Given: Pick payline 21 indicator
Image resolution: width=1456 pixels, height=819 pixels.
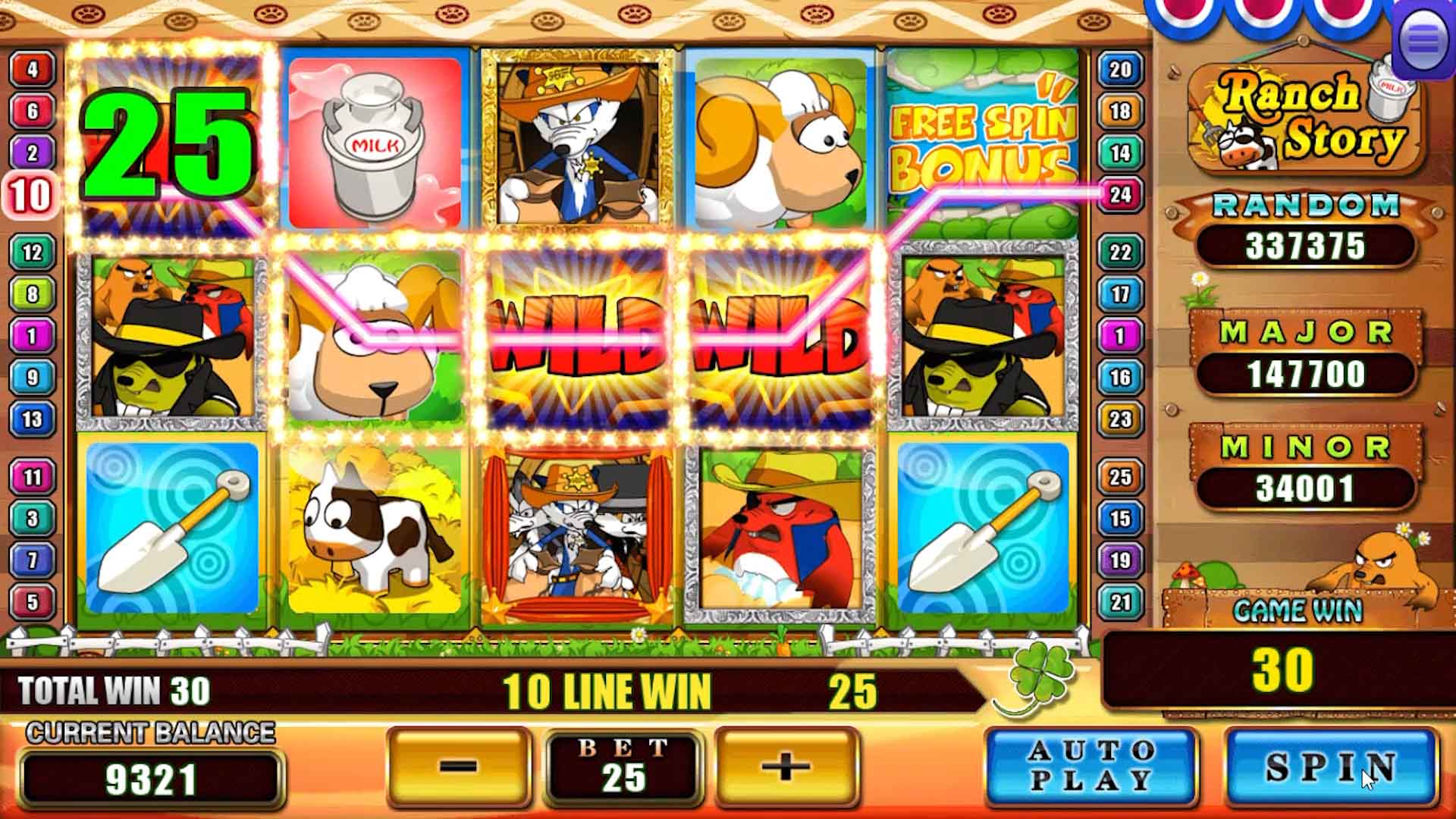Looking at the screenshot, I should [1120, 602].
